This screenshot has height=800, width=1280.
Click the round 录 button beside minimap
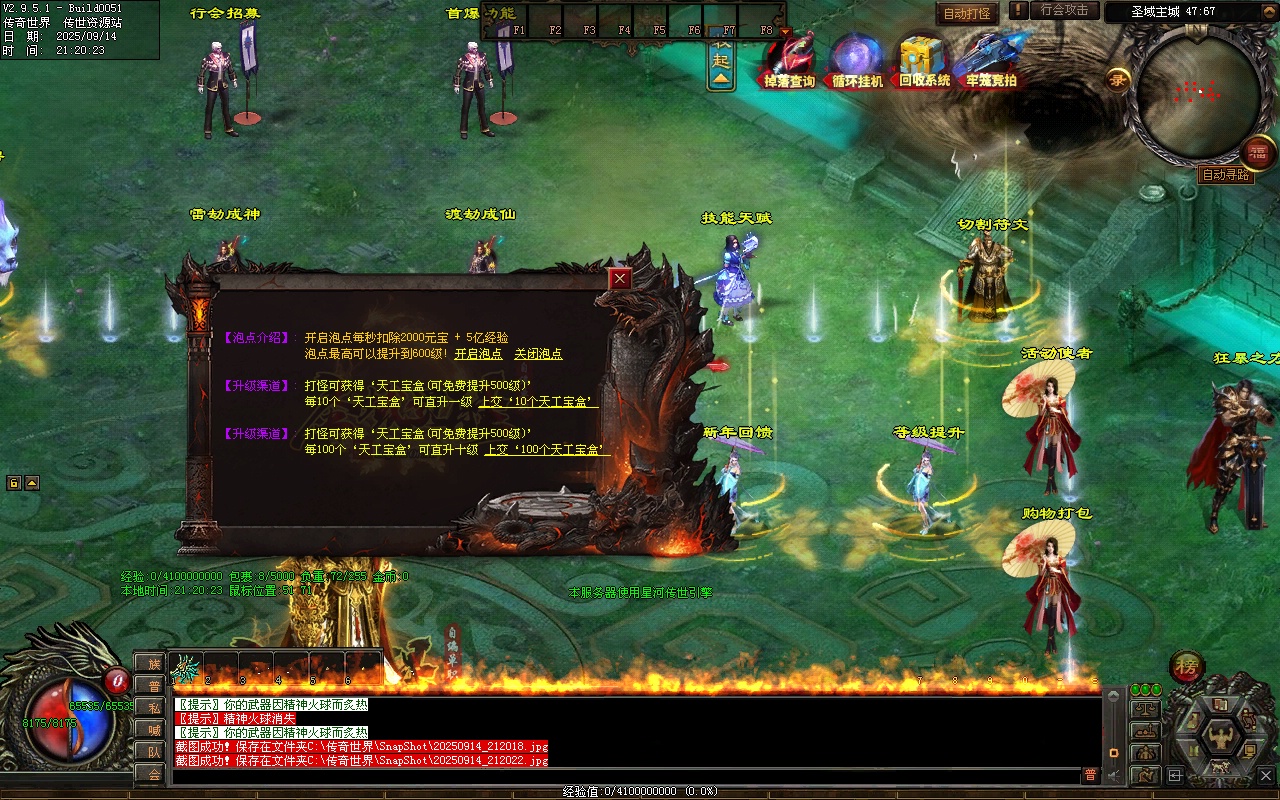point(1117,79)
